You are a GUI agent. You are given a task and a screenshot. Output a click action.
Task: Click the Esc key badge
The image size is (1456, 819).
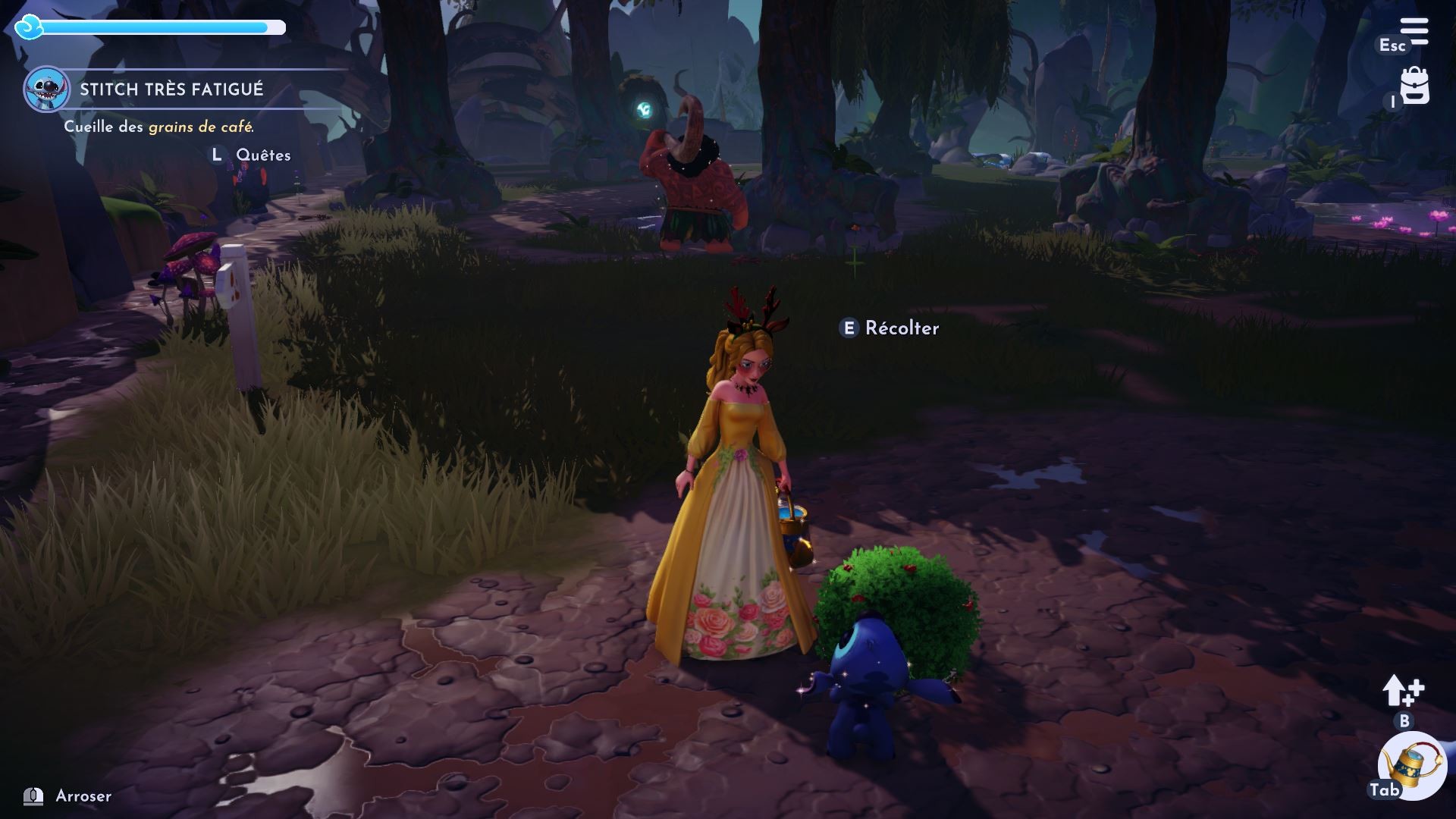pyautogui.click(x=1393, y=46)
